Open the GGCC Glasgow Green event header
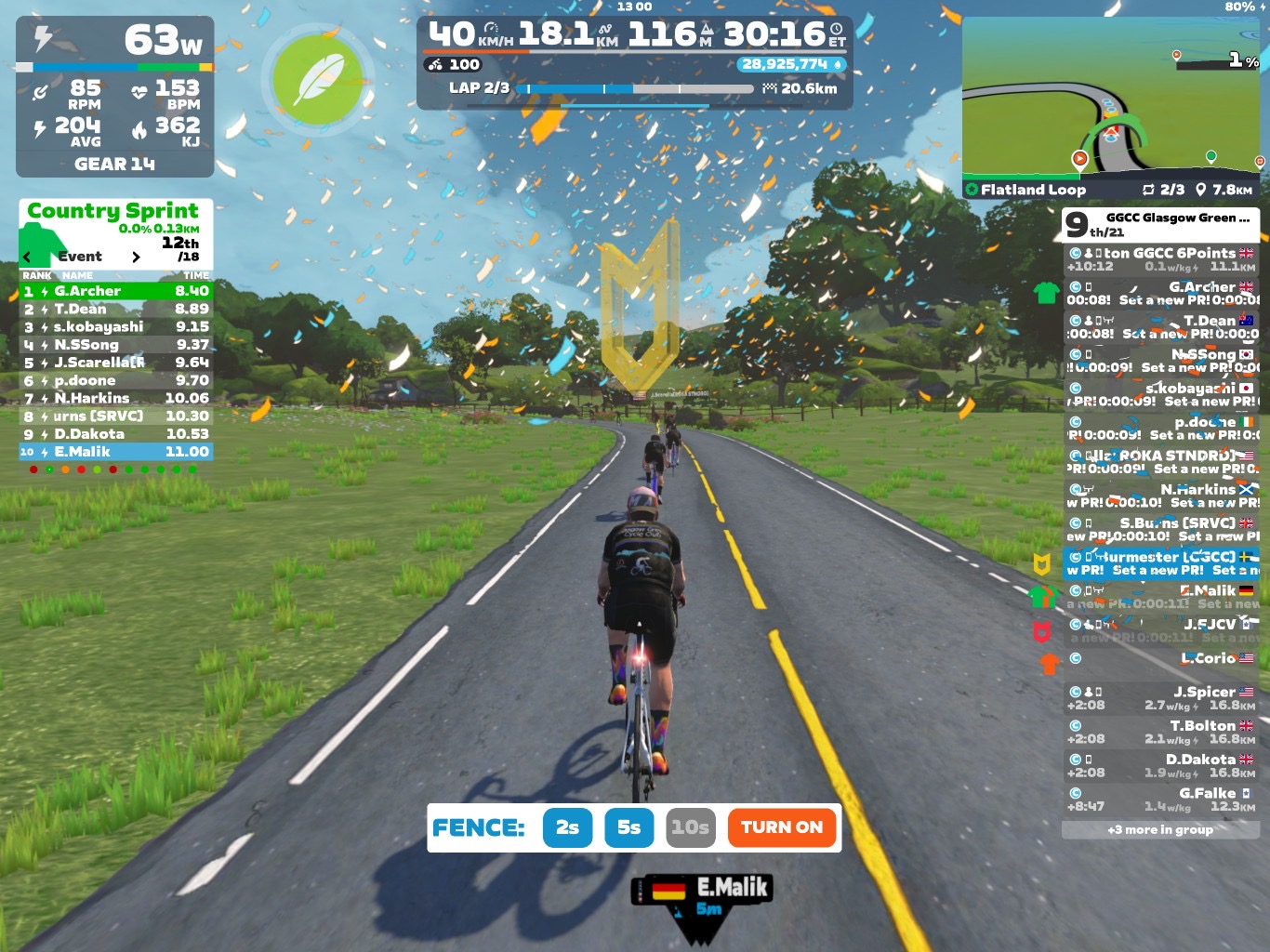The image size is (1270, 952). pos(1160,224)
